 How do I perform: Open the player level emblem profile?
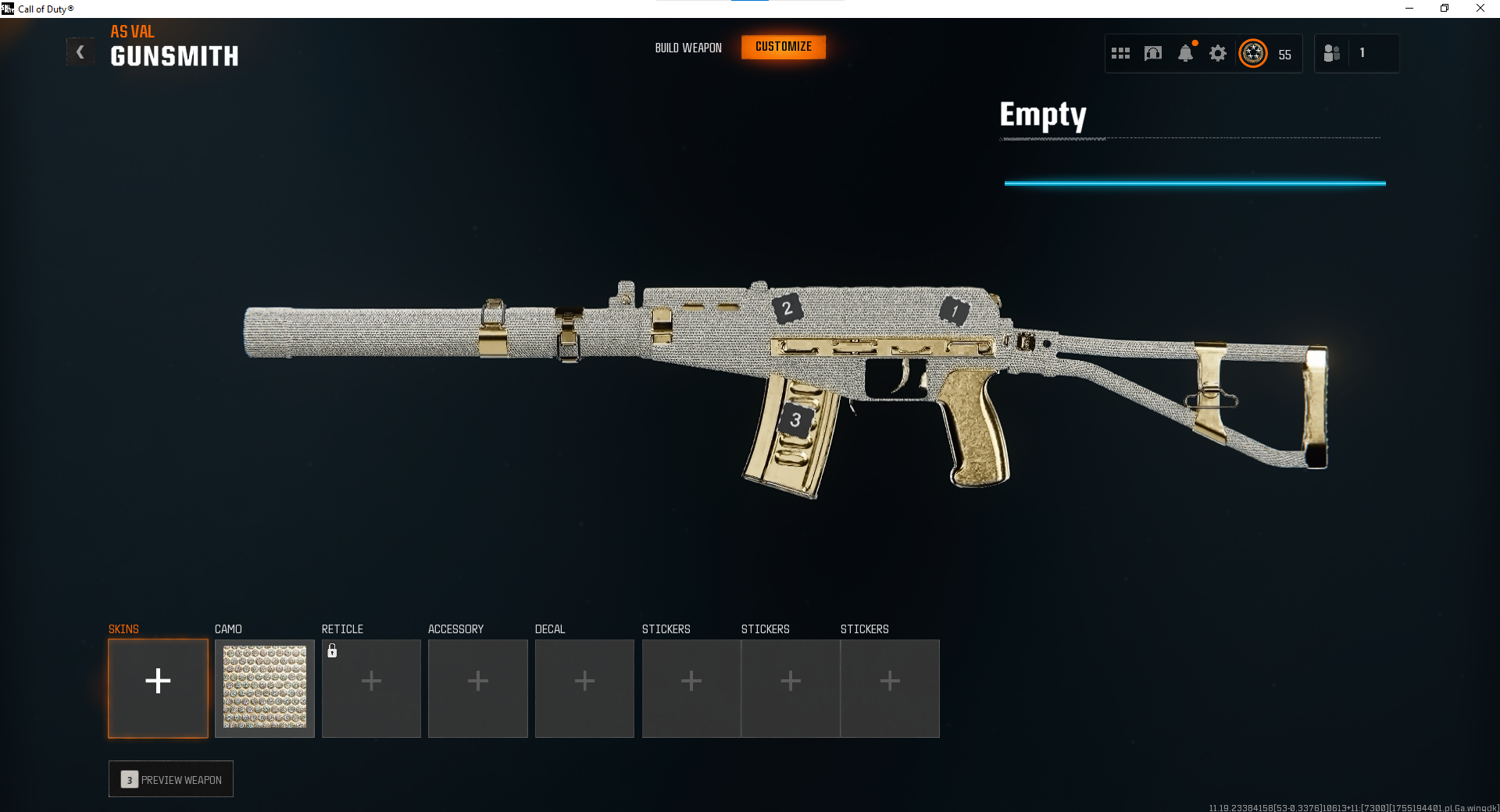1253,53
